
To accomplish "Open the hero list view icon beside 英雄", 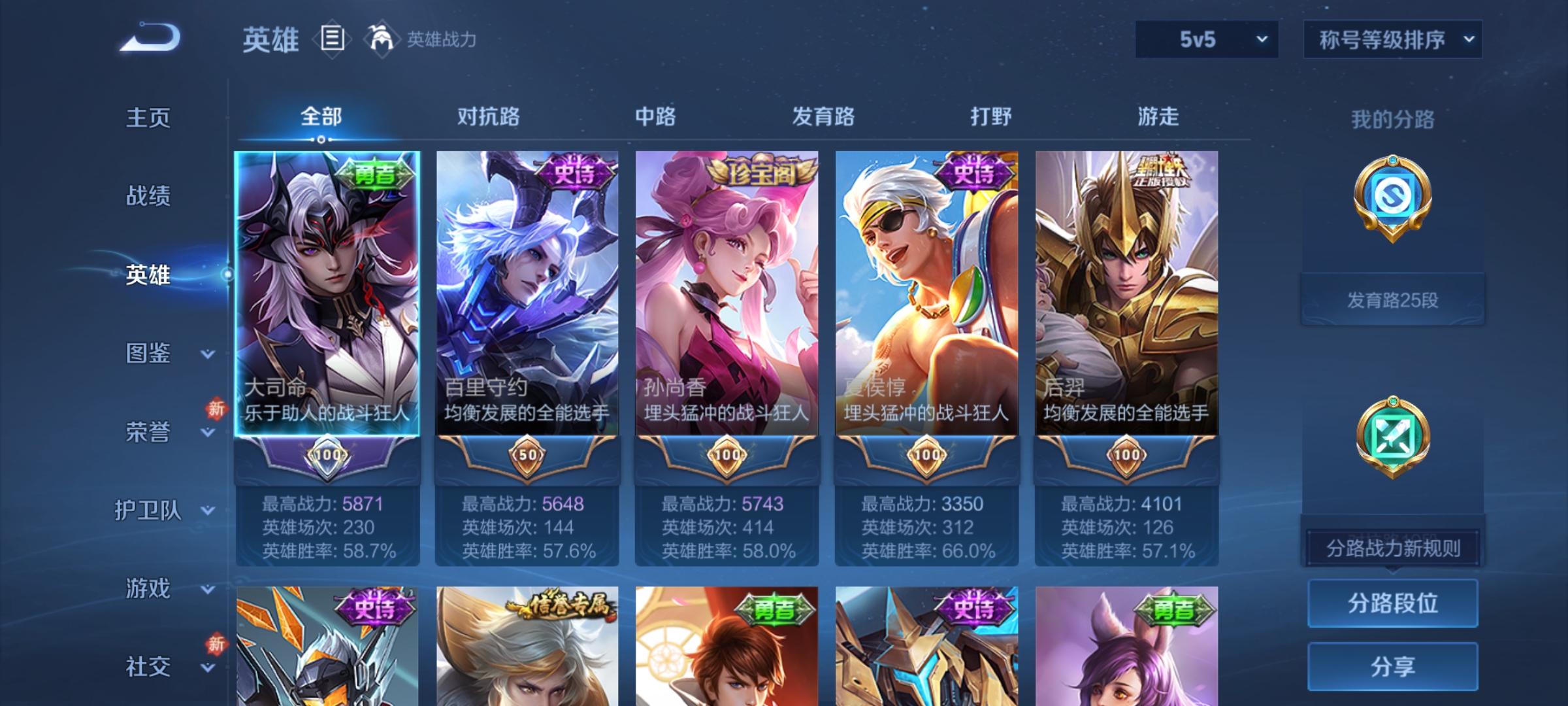I will tap(332, 39).
